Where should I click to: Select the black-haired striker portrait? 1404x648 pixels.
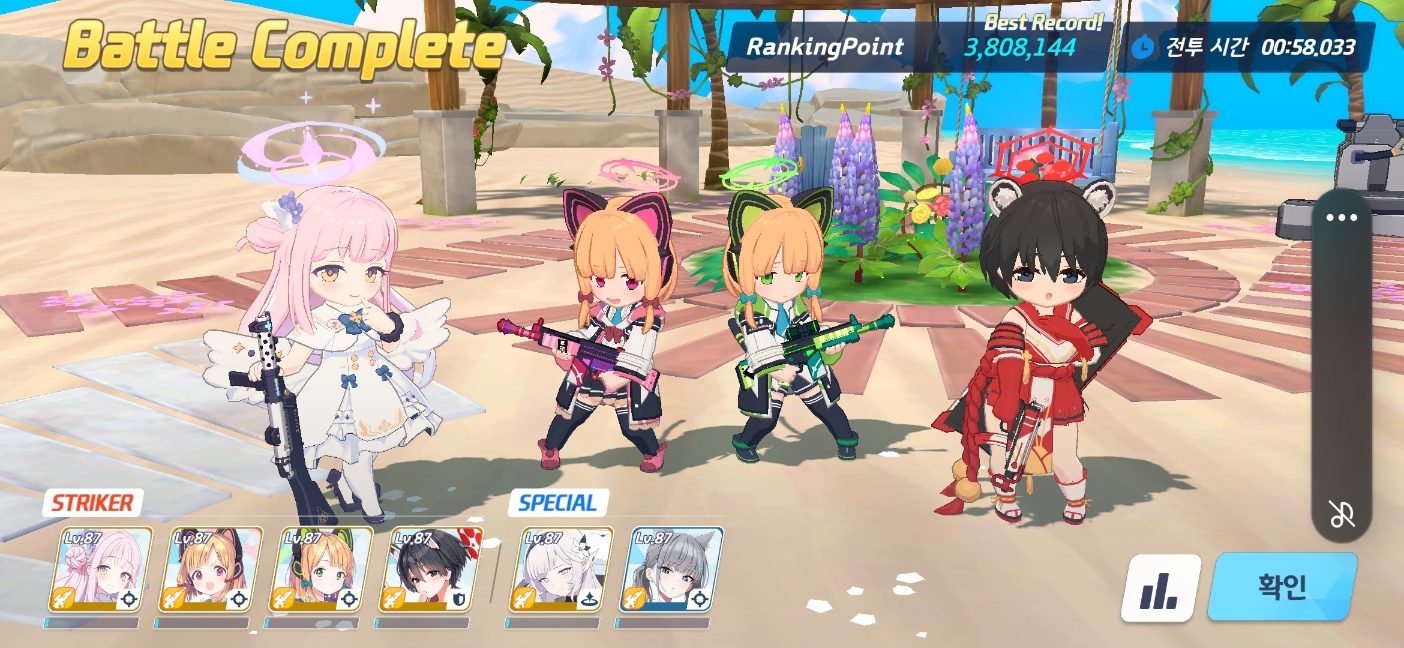tap(430, 569)
